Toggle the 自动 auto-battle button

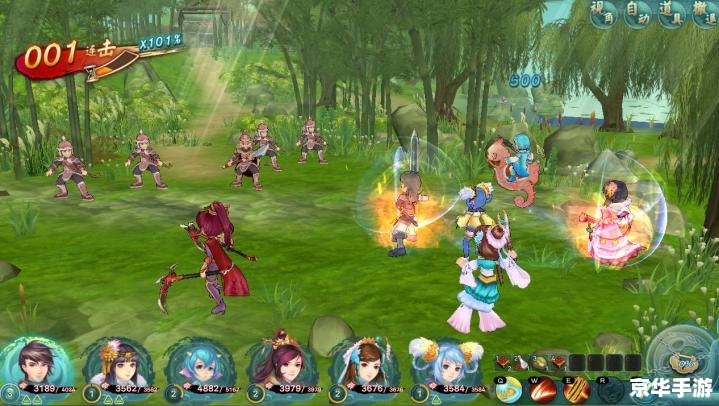coord(638,15)
